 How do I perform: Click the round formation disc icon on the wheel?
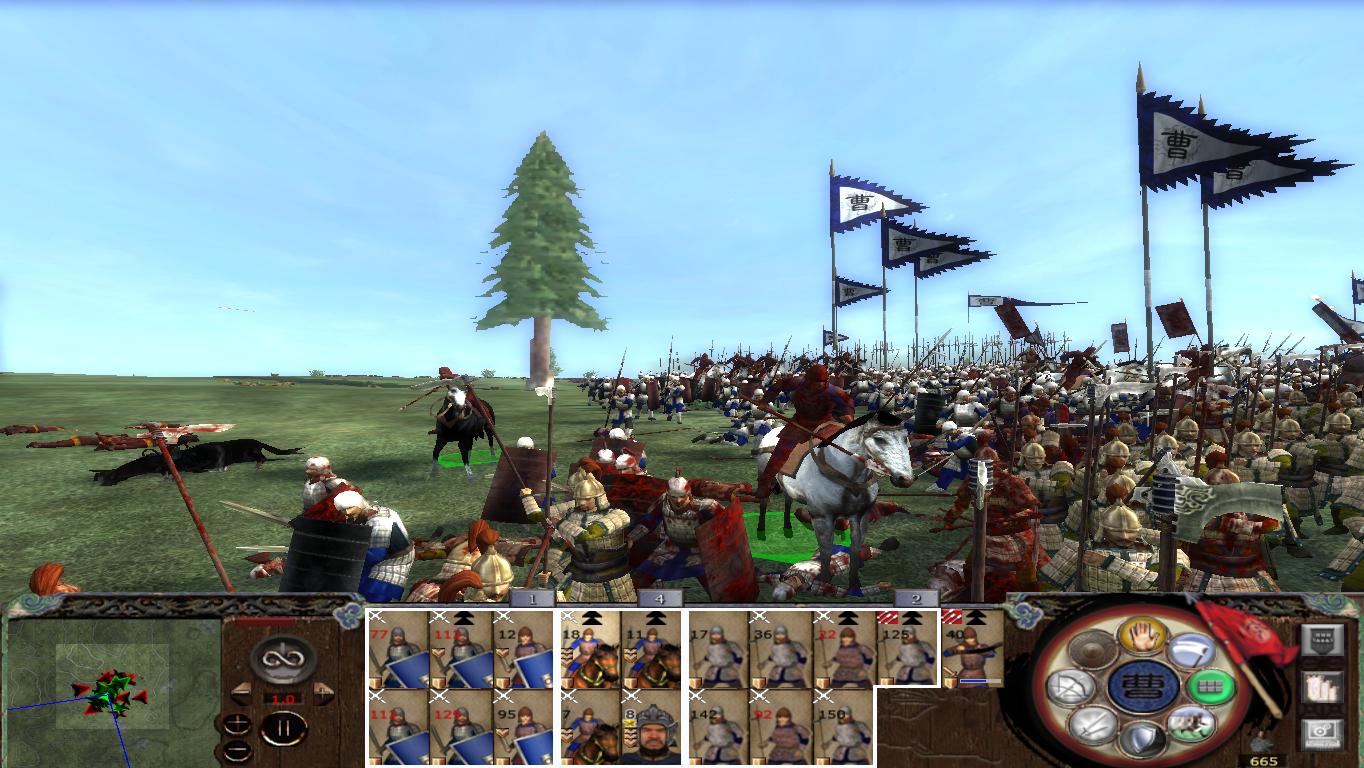[x=1092, y=648]
